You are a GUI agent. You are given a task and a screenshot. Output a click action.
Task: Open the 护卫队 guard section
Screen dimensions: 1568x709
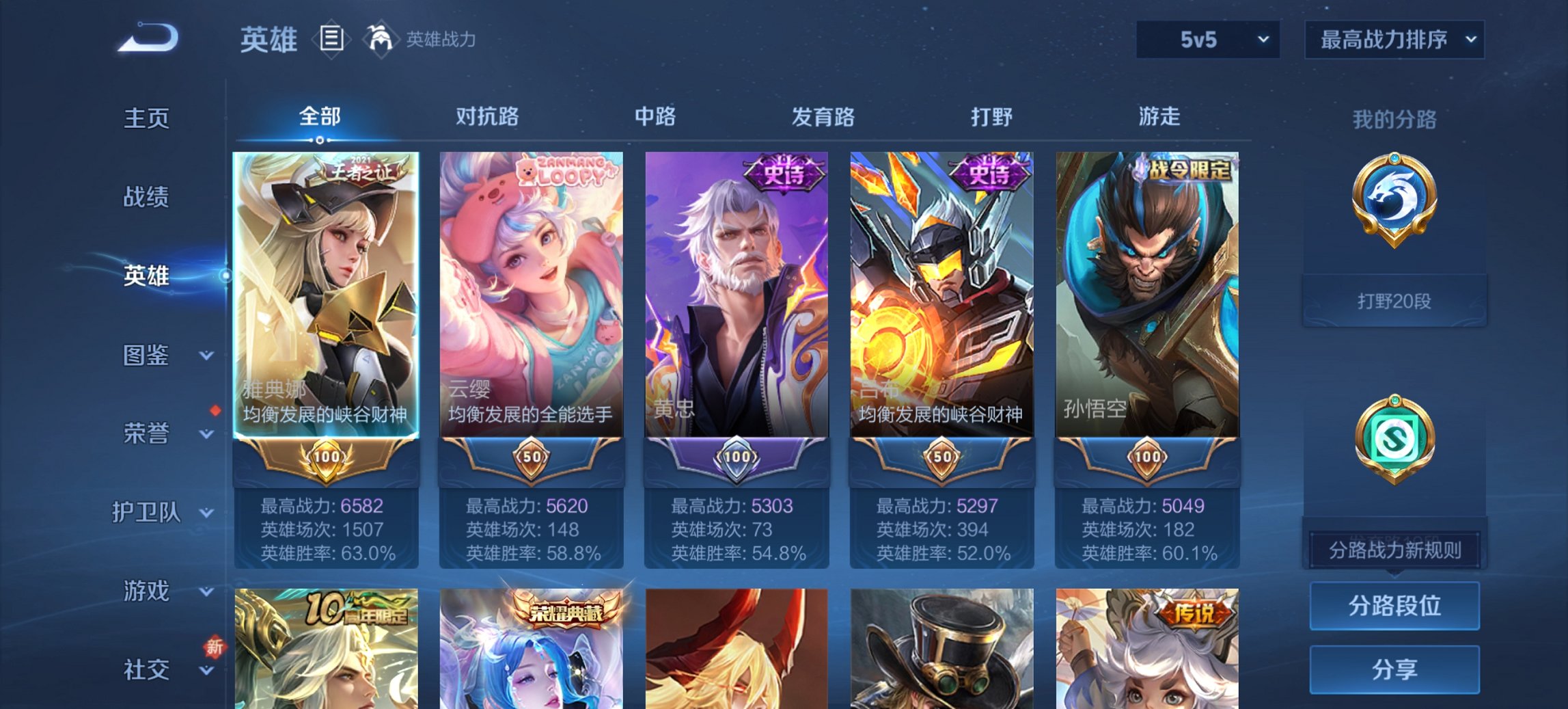tap(149, 511)
